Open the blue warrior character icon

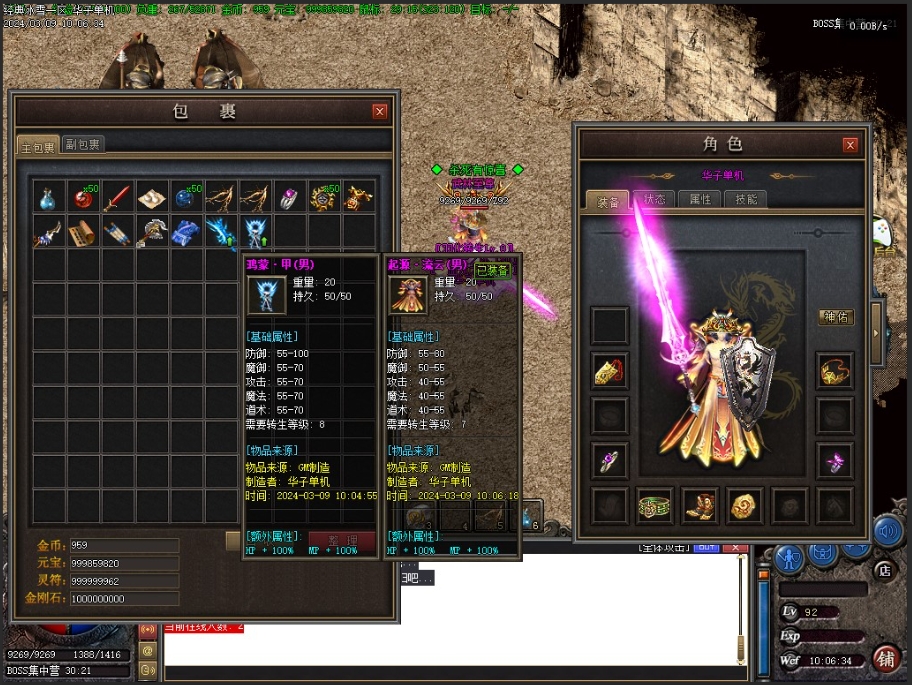[x=789, y=555]
